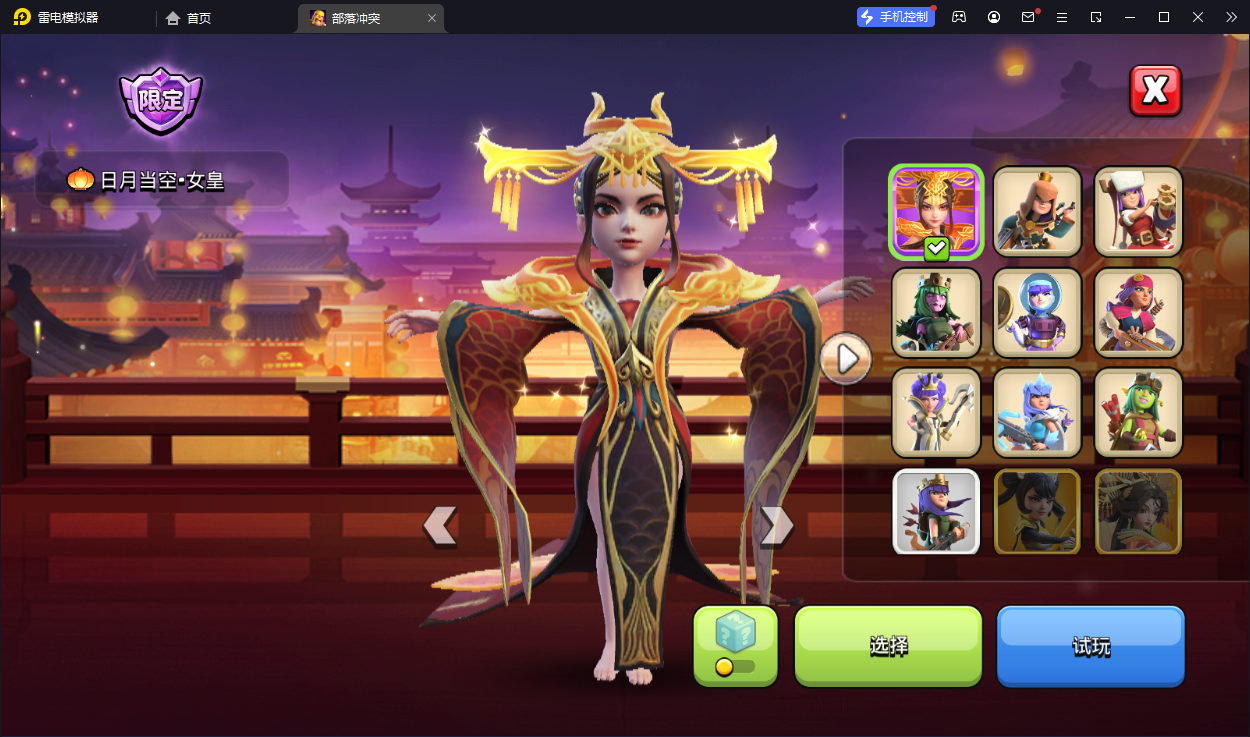Confirm the skin with the 选择 button
The width and height of the screenshot is (1250, 737).
point(888,646)
